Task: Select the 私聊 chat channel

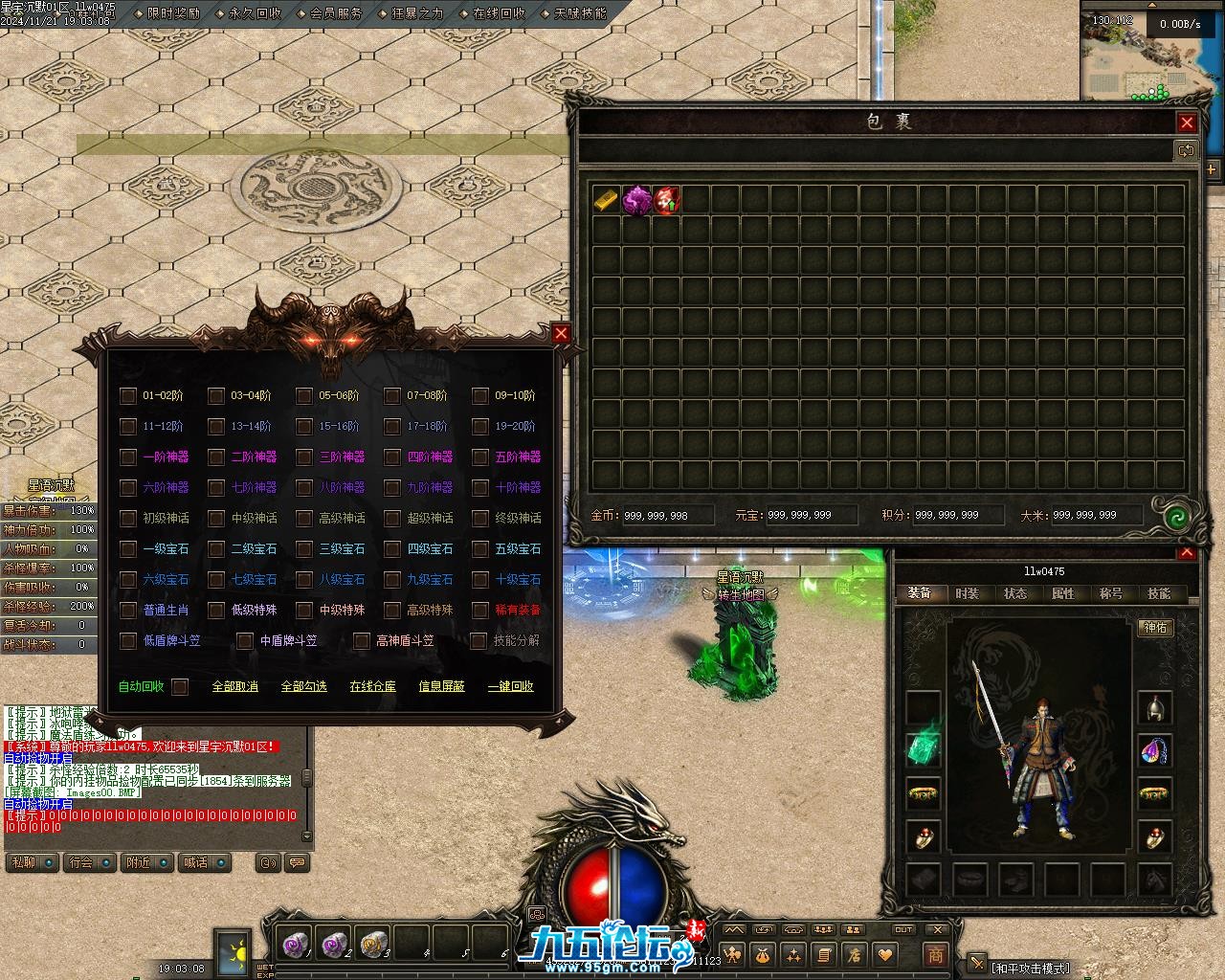Action: 23,862
